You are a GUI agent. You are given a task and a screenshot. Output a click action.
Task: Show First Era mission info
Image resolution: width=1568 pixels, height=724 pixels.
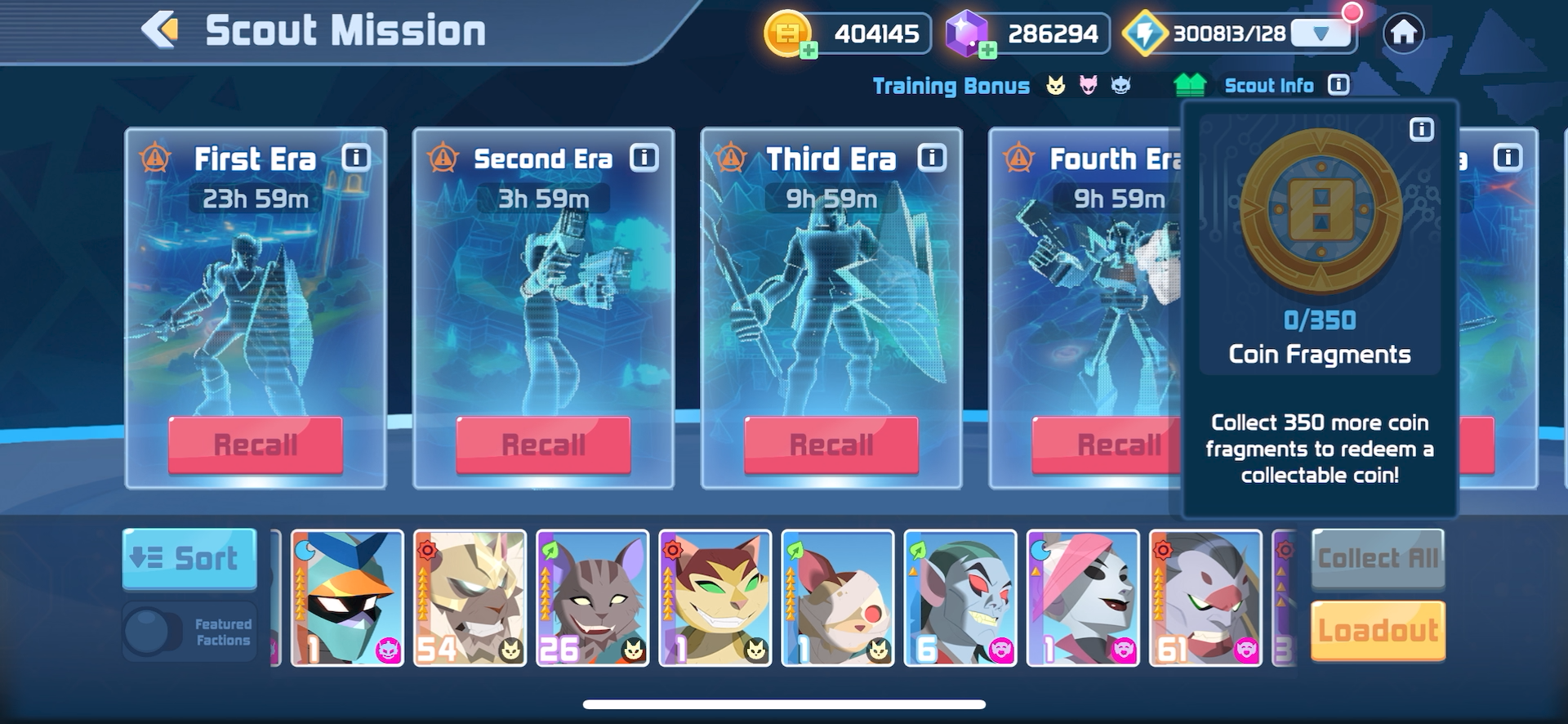click(x=356, y=158)
